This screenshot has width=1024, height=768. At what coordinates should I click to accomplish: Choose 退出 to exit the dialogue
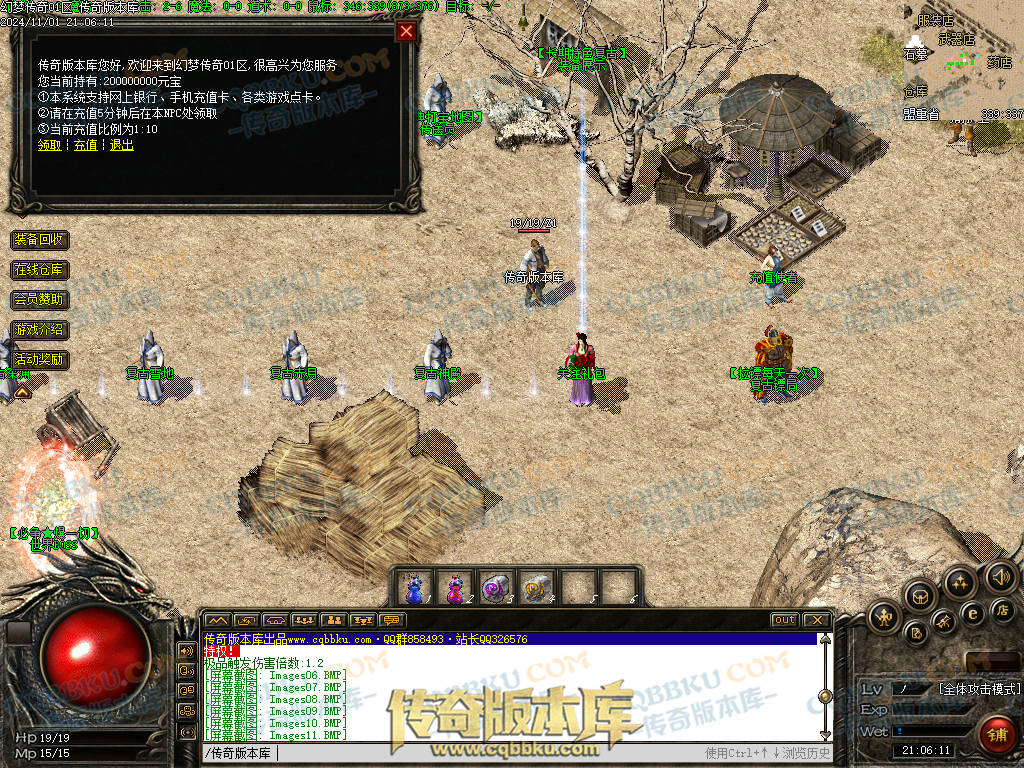click(121, 145)
